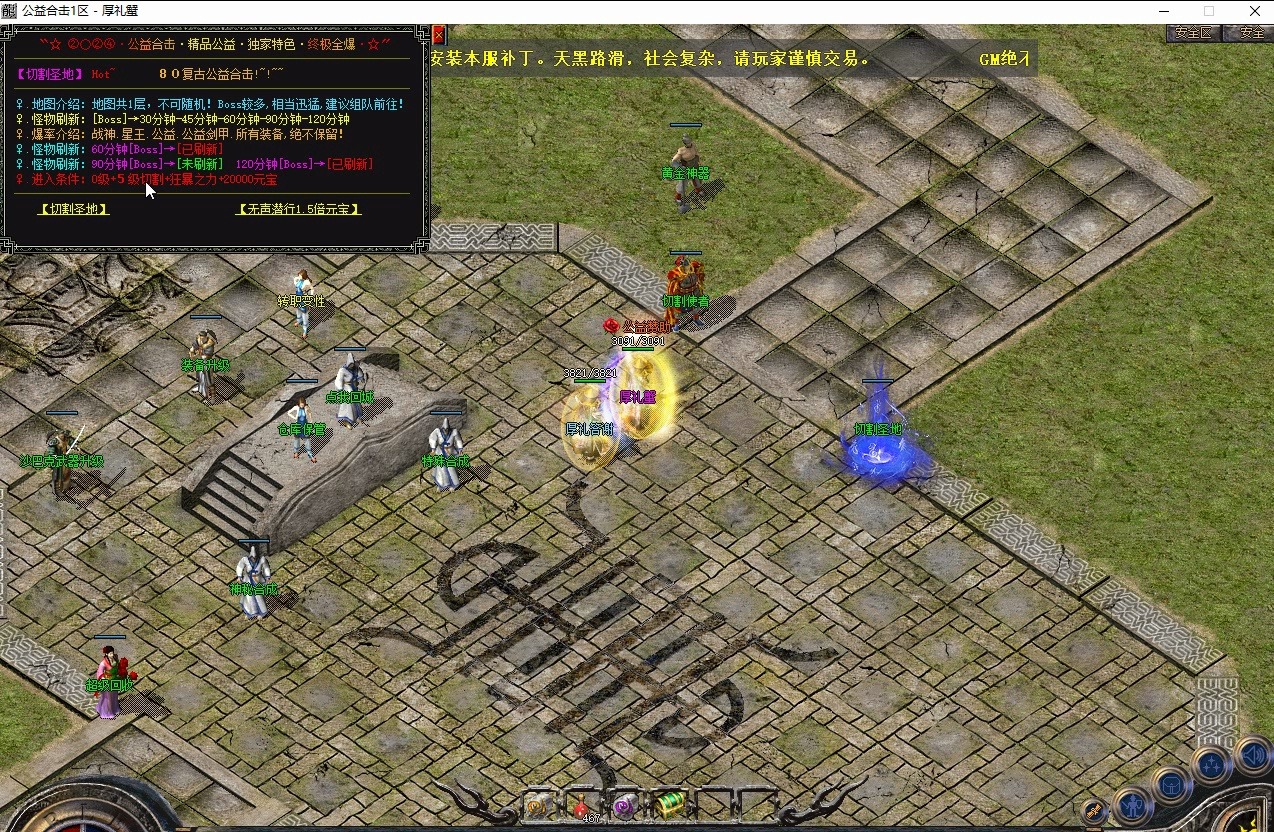Click the small crossed-tools orange button
The height and width of the screenshot is (832, 1274).
pos(1095,811)
